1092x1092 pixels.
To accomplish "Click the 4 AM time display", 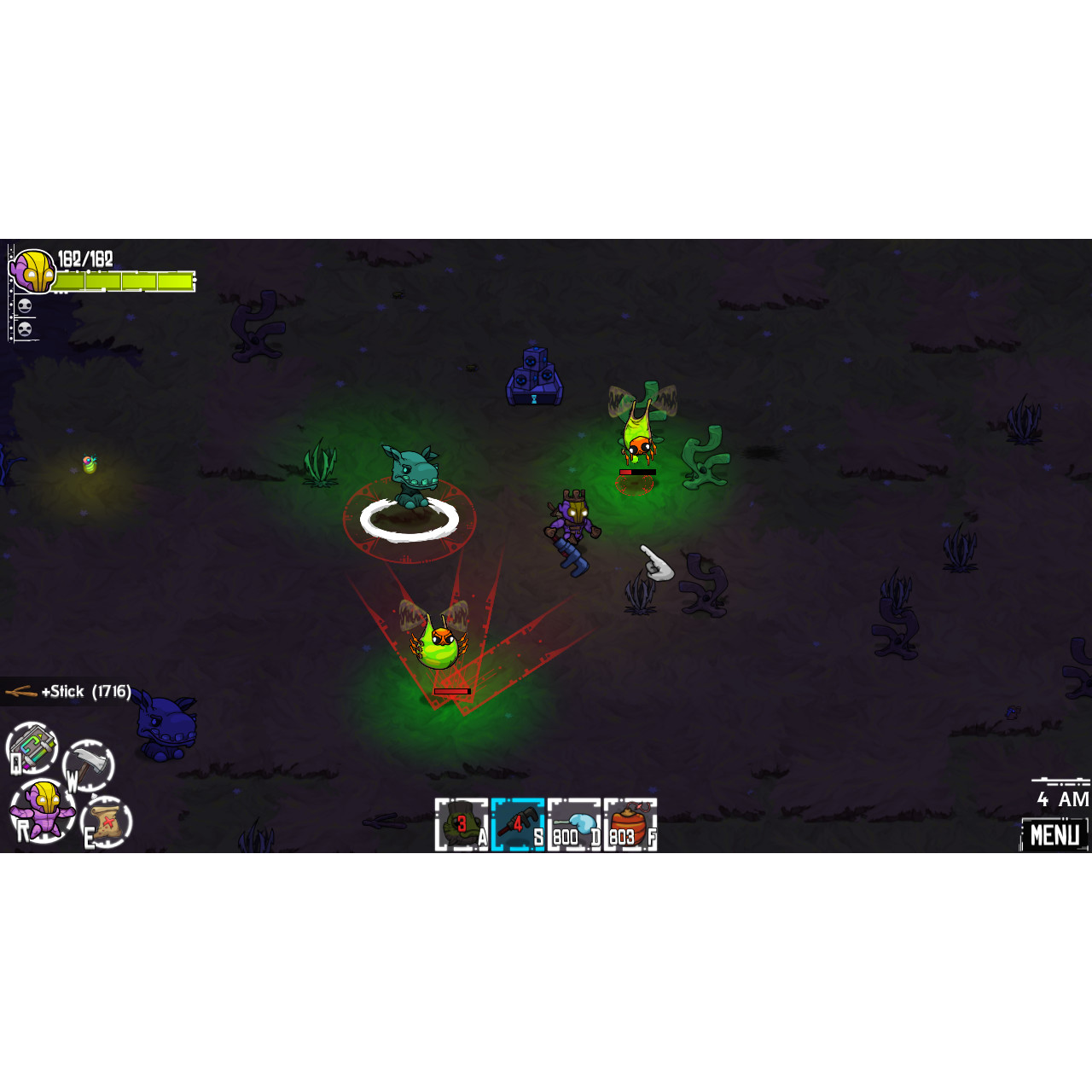I will click(1061, 799).
